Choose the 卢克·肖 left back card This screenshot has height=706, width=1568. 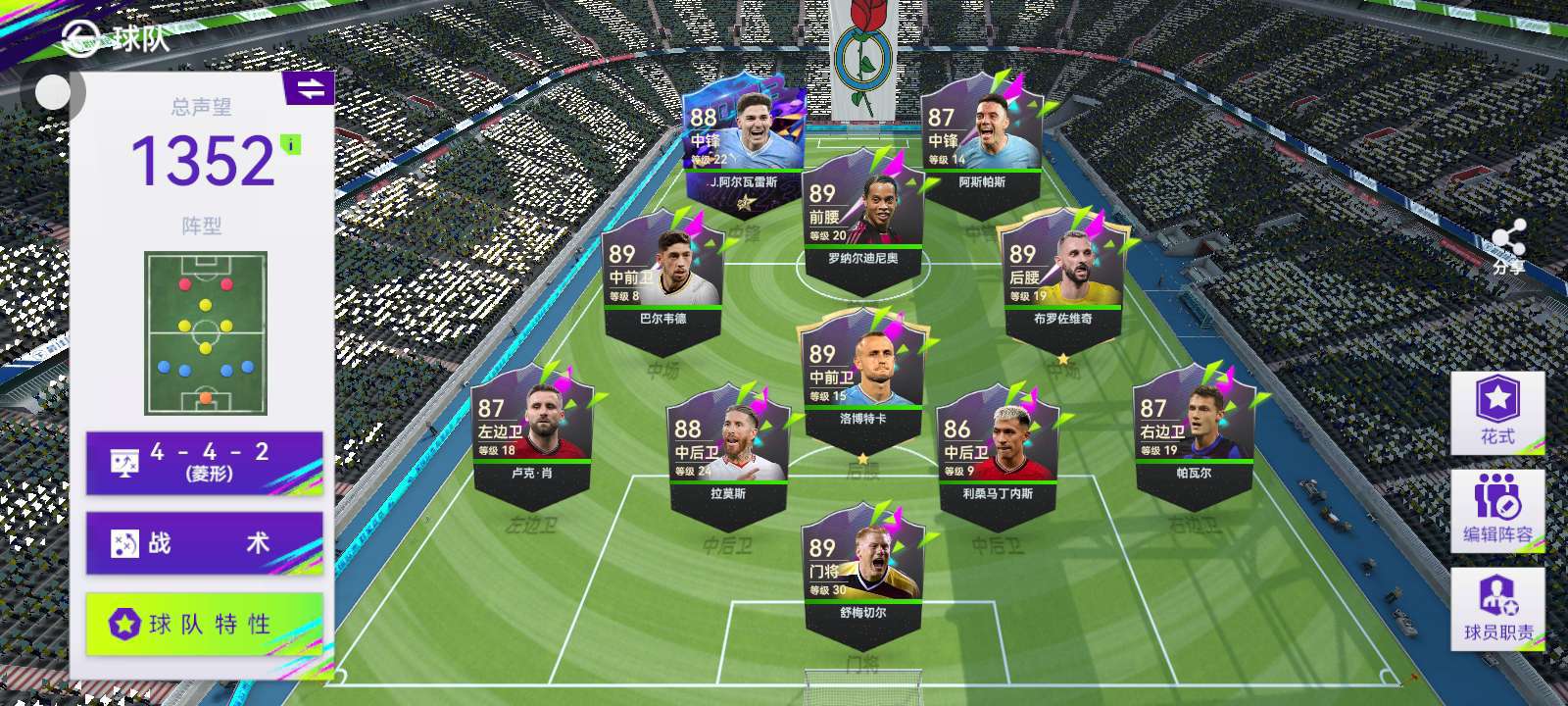pyautogui.click(x=531, y=431)
